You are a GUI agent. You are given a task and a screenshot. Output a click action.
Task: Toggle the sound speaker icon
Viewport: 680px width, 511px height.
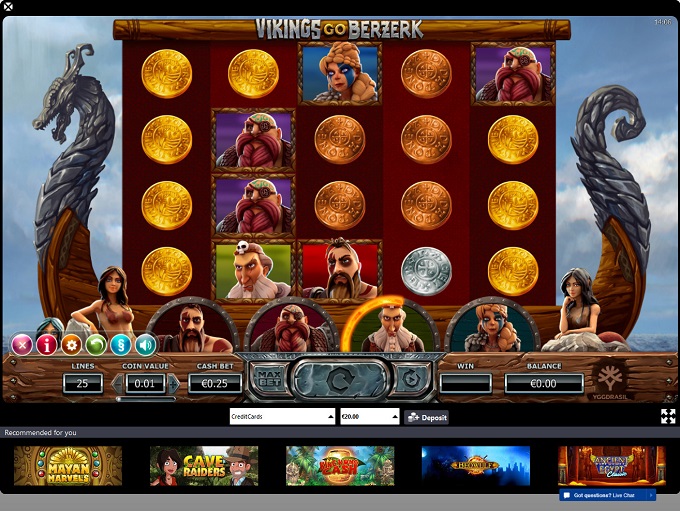pyautogui.click(x=146, y=346)
